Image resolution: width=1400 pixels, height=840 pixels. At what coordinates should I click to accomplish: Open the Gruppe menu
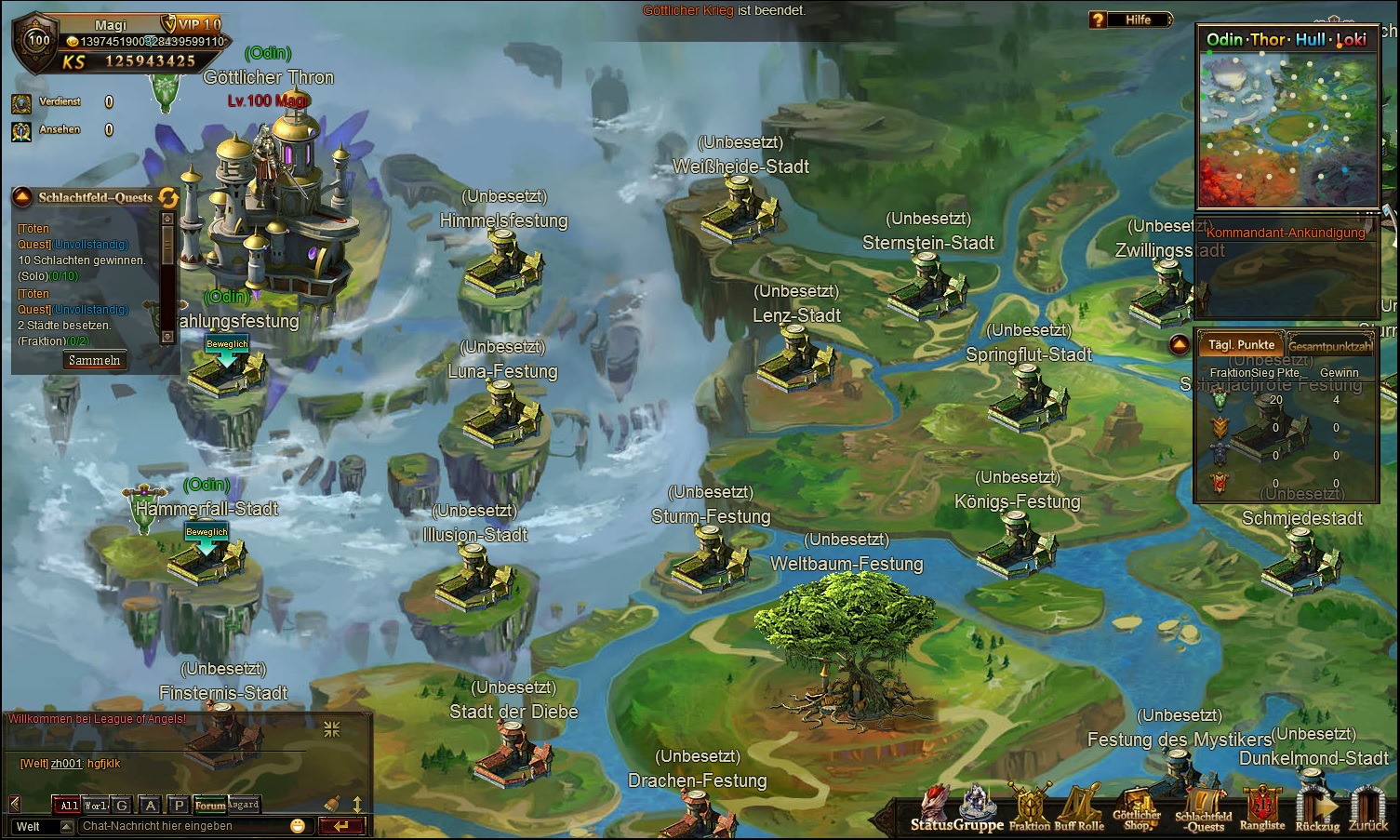[979, 807]
